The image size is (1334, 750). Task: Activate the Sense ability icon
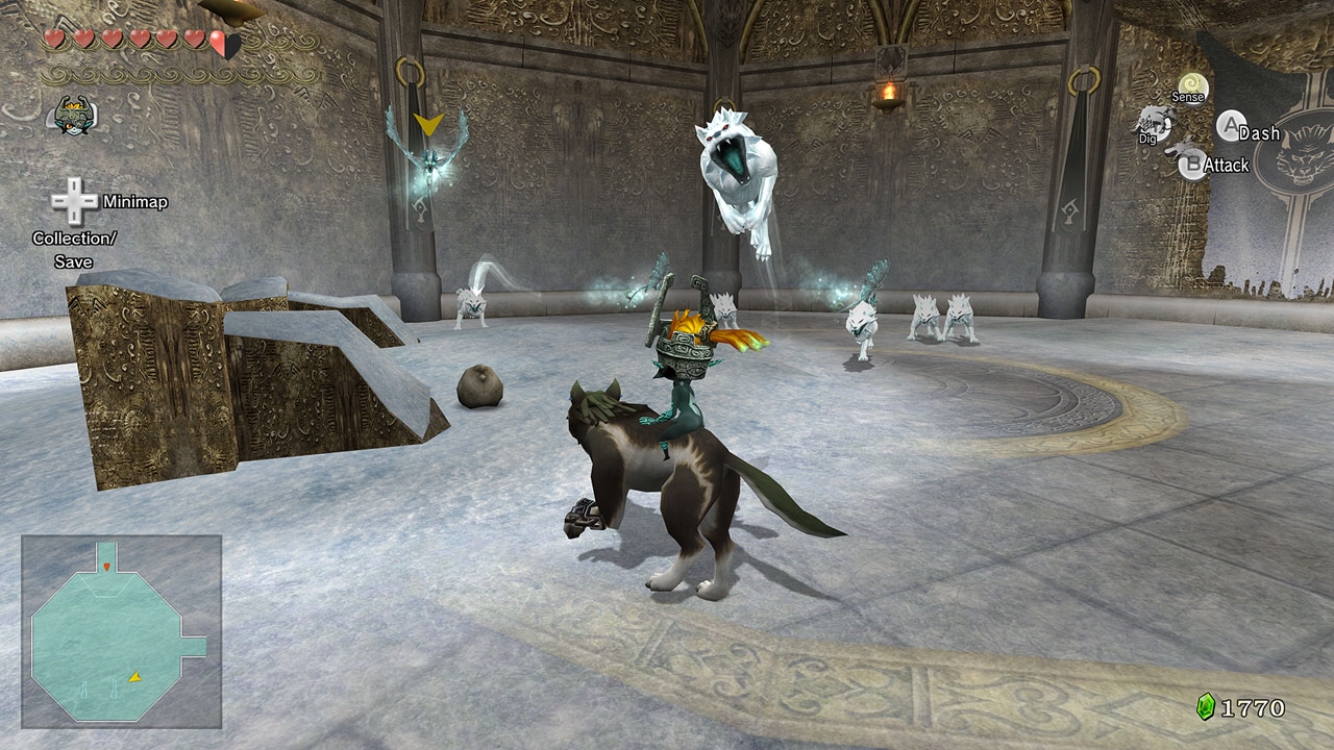click(x=1191, y=90)
